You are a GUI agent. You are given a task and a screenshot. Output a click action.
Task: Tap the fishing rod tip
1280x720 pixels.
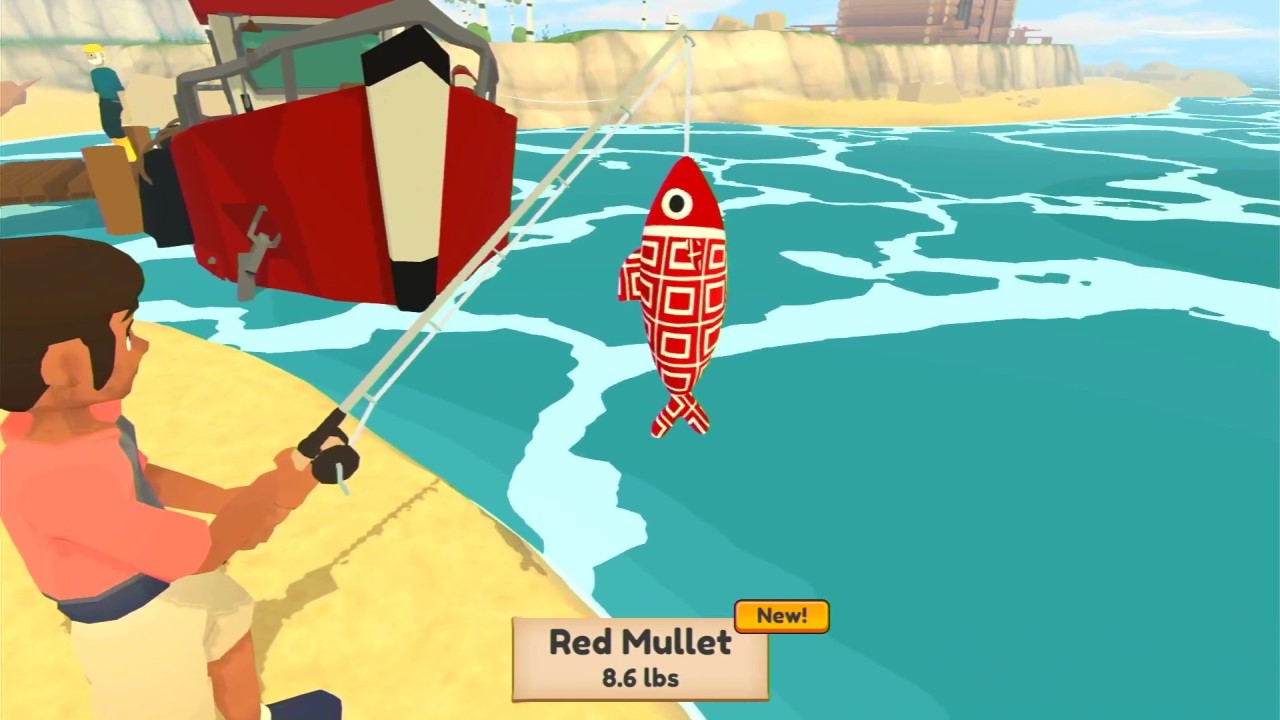tap(687, 30)
